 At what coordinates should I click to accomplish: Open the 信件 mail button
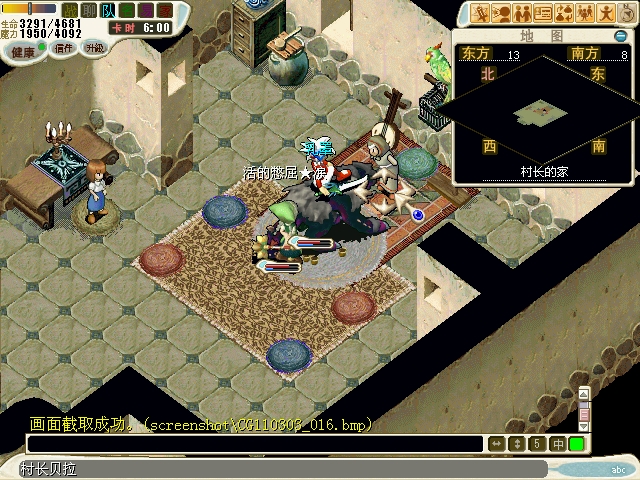click(63, 48)
